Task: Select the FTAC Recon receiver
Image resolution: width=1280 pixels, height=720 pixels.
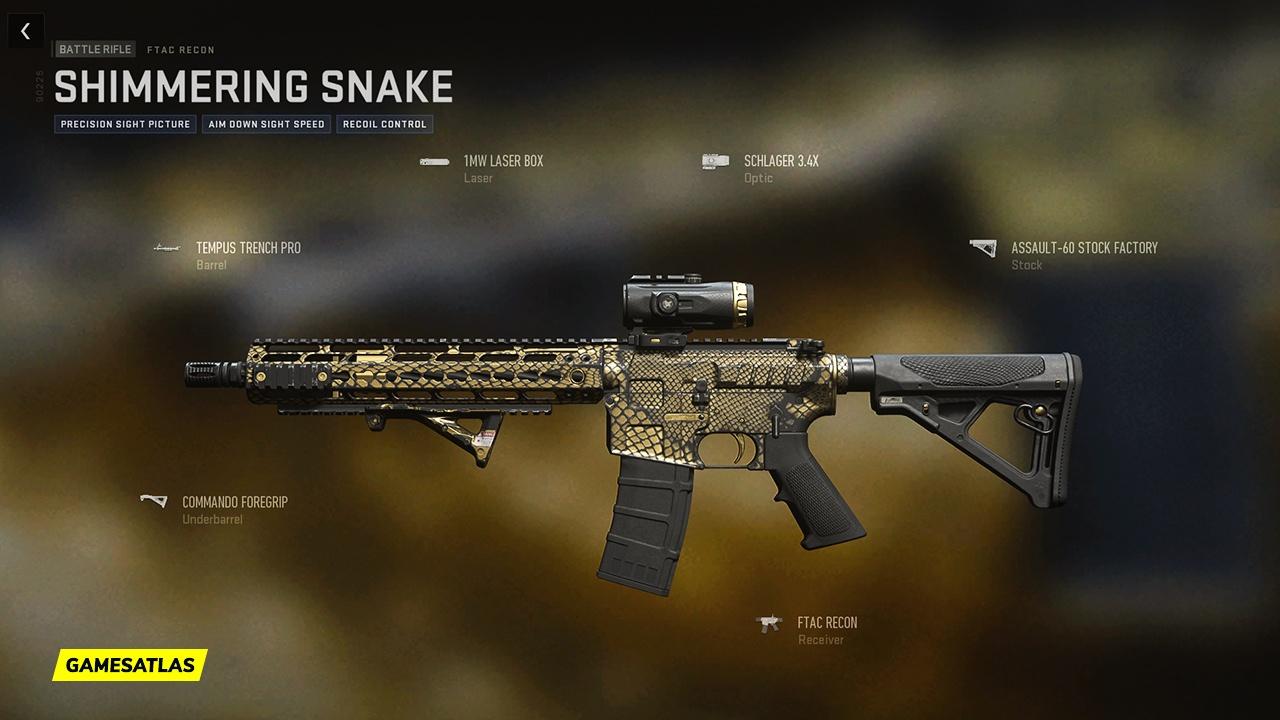Action: pyautogui.click(x=826, y=624)
